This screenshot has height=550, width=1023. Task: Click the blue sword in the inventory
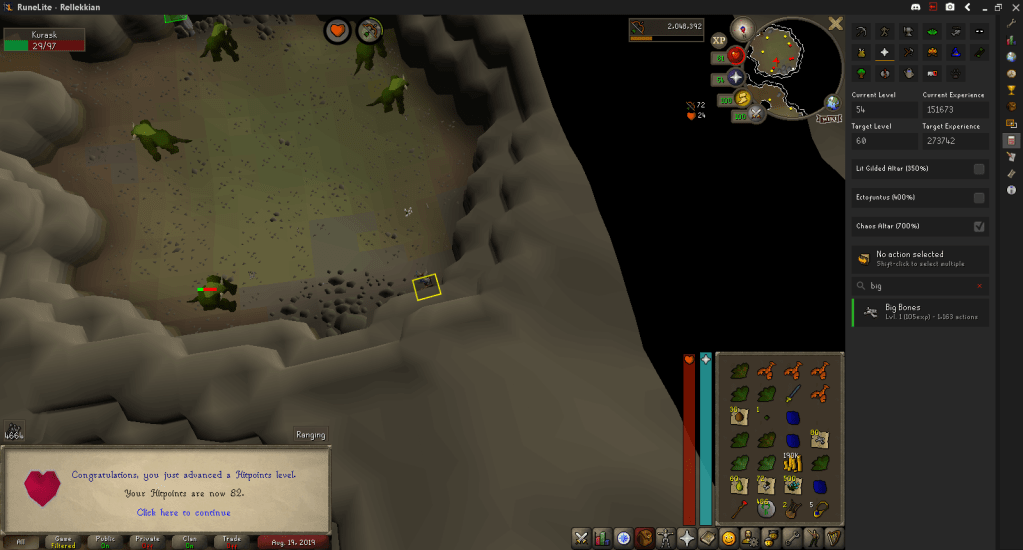point(793,393)
